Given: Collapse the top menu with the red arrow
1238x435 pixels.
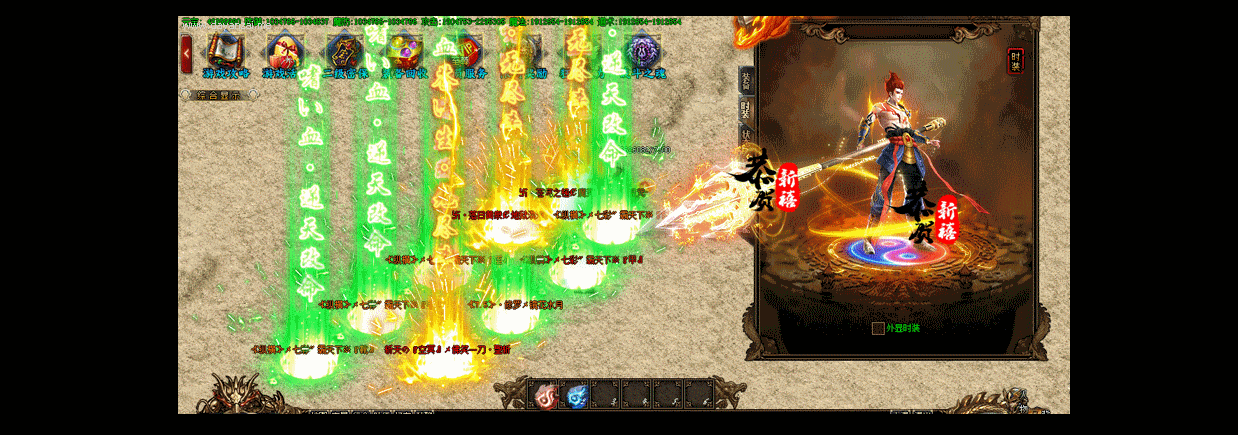Looking at the screenshot, I should (187, 53).
